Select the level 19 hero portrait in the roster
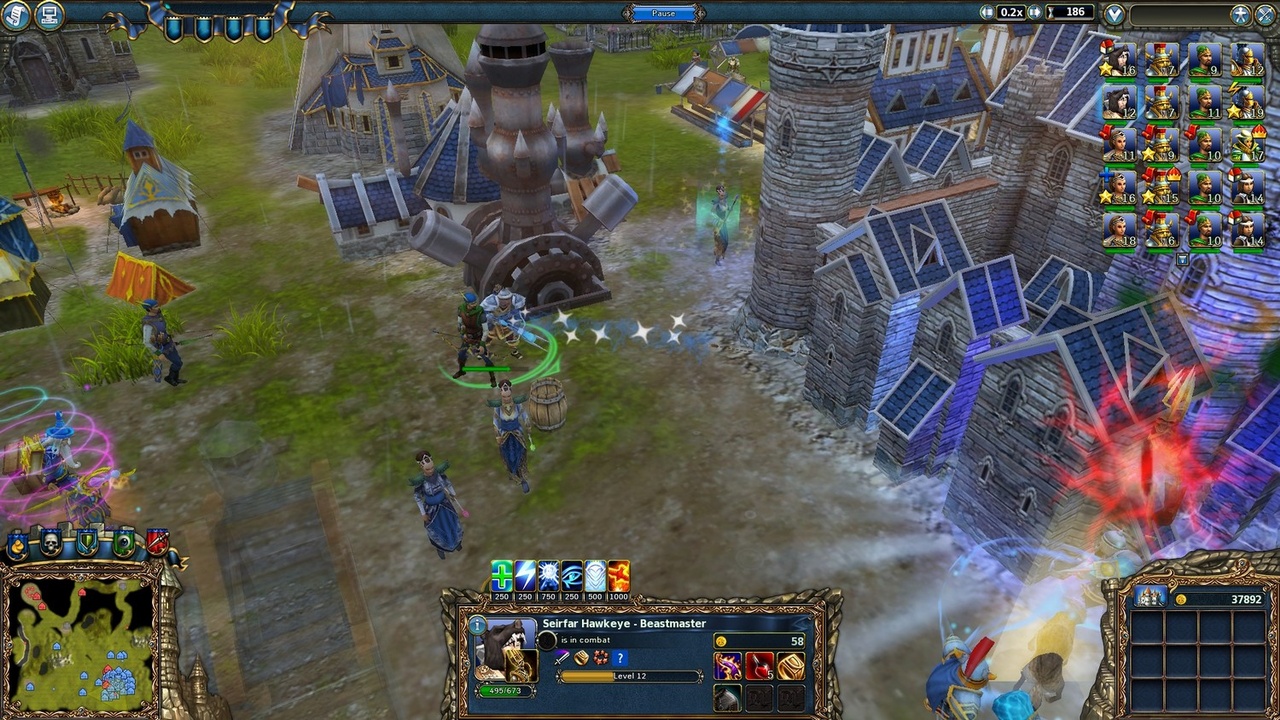Viewport: 1280px width, 720px height. [x=1245, y=105]
